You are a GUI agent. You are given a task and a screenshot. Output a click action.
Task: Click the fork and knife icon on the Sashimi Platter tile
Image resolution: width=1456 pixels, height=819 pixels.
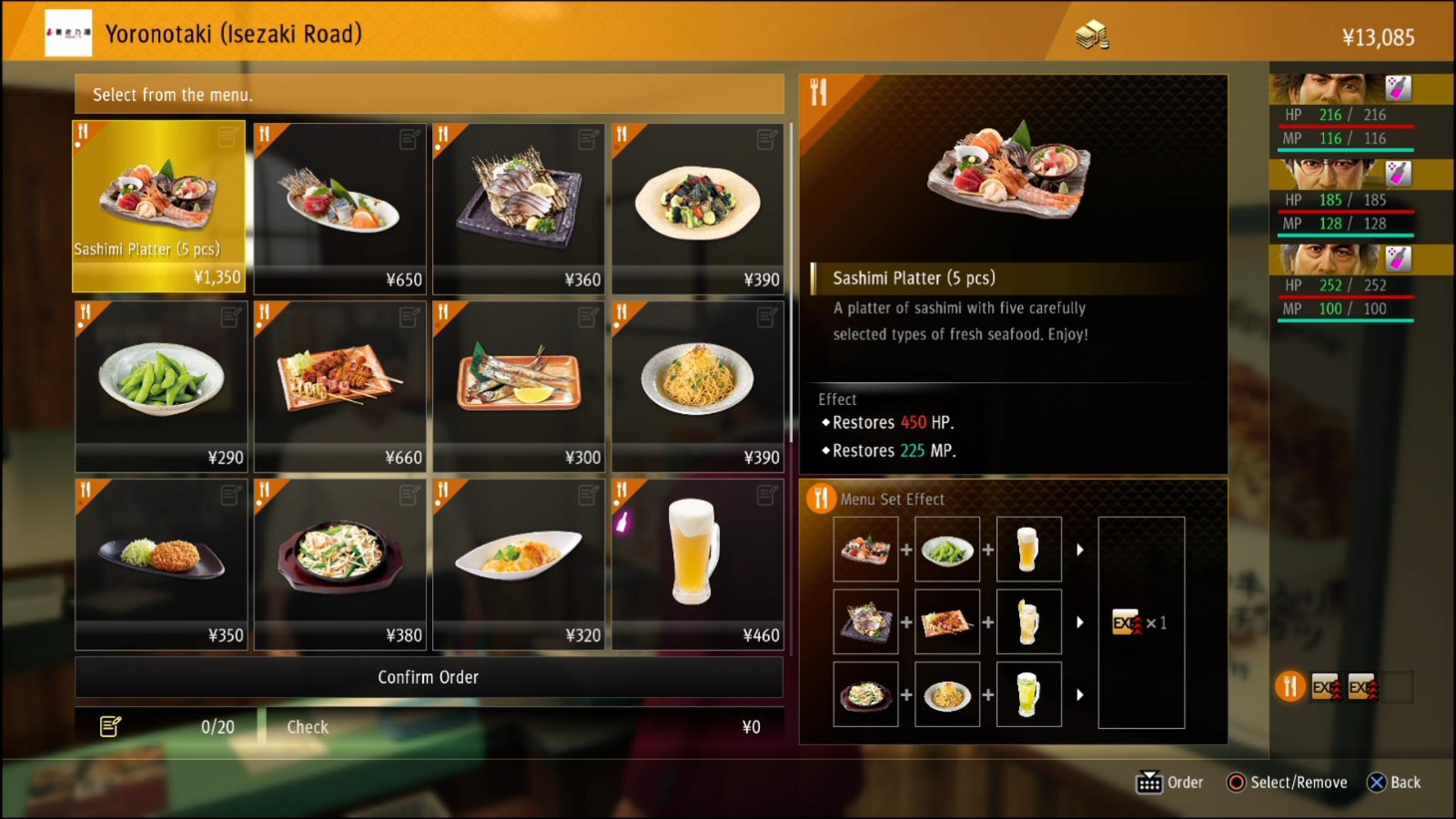[83, 133]
